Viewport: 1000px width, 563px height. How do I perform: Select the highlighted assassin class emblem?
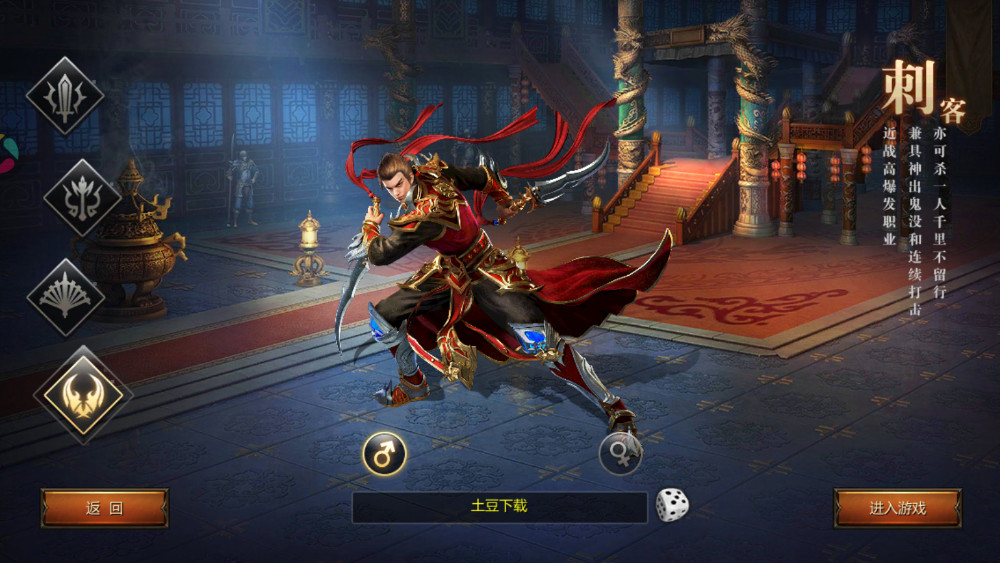83,395
